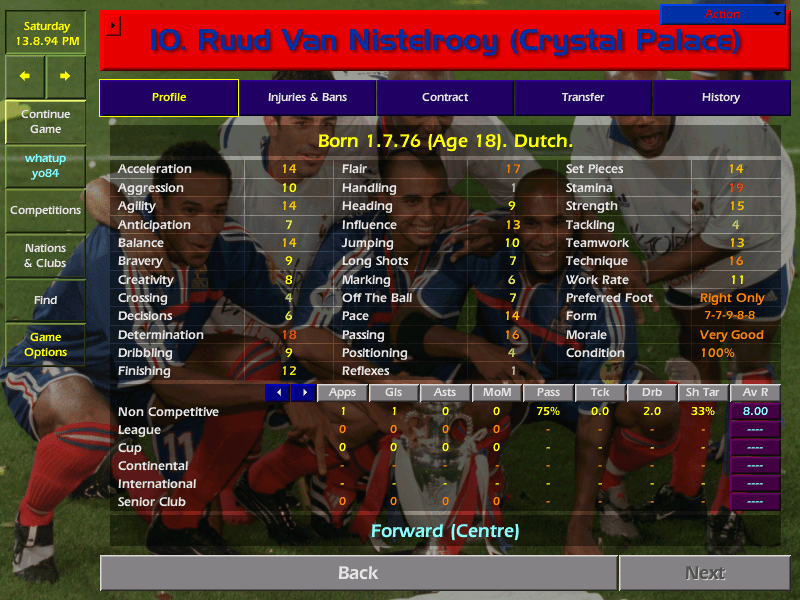Go back with the Back button
The image size is (800, 600).
[358, 573]
